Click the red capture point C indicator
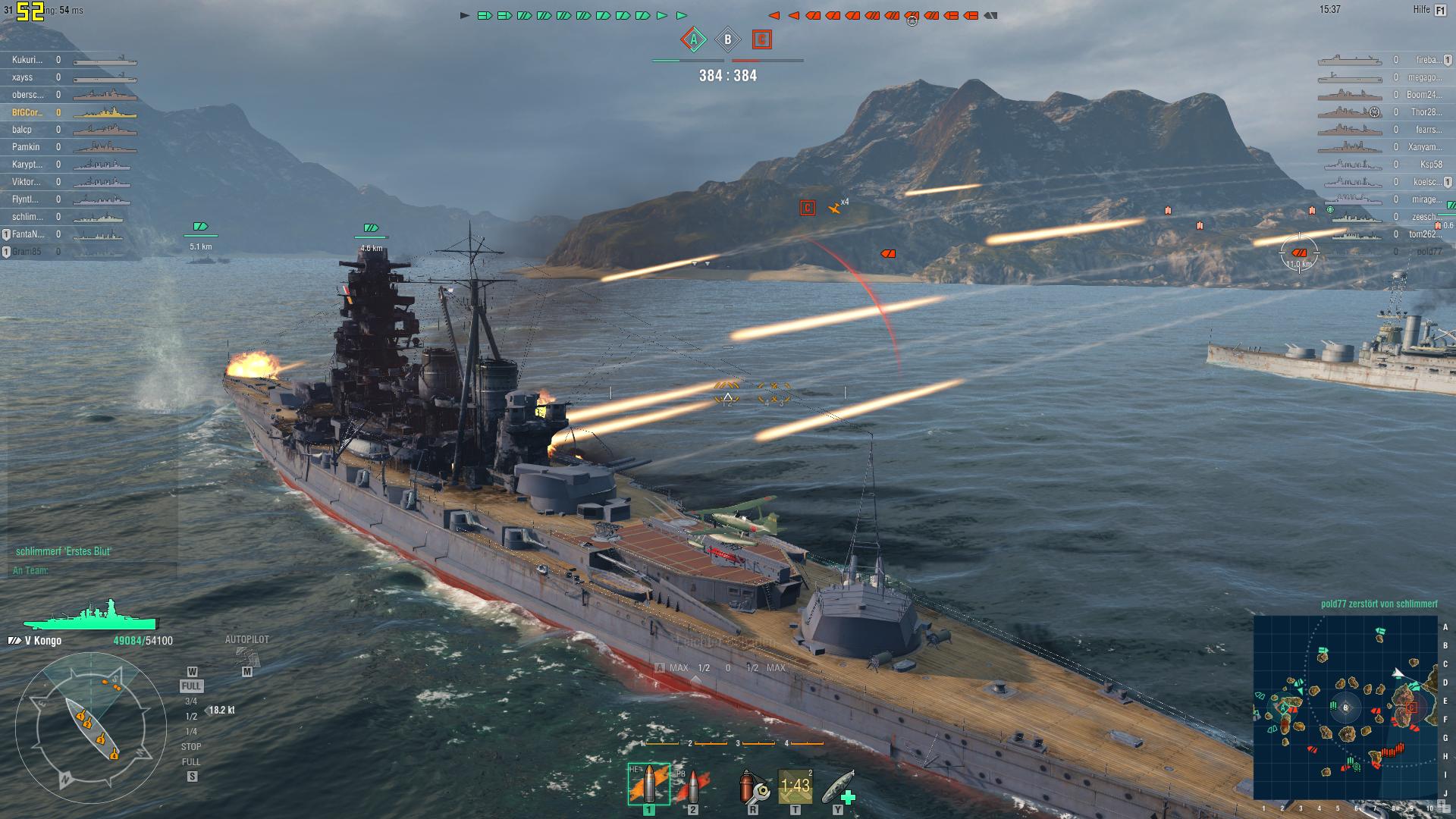Screen dimensions: 1456x819 pos(762,39)
